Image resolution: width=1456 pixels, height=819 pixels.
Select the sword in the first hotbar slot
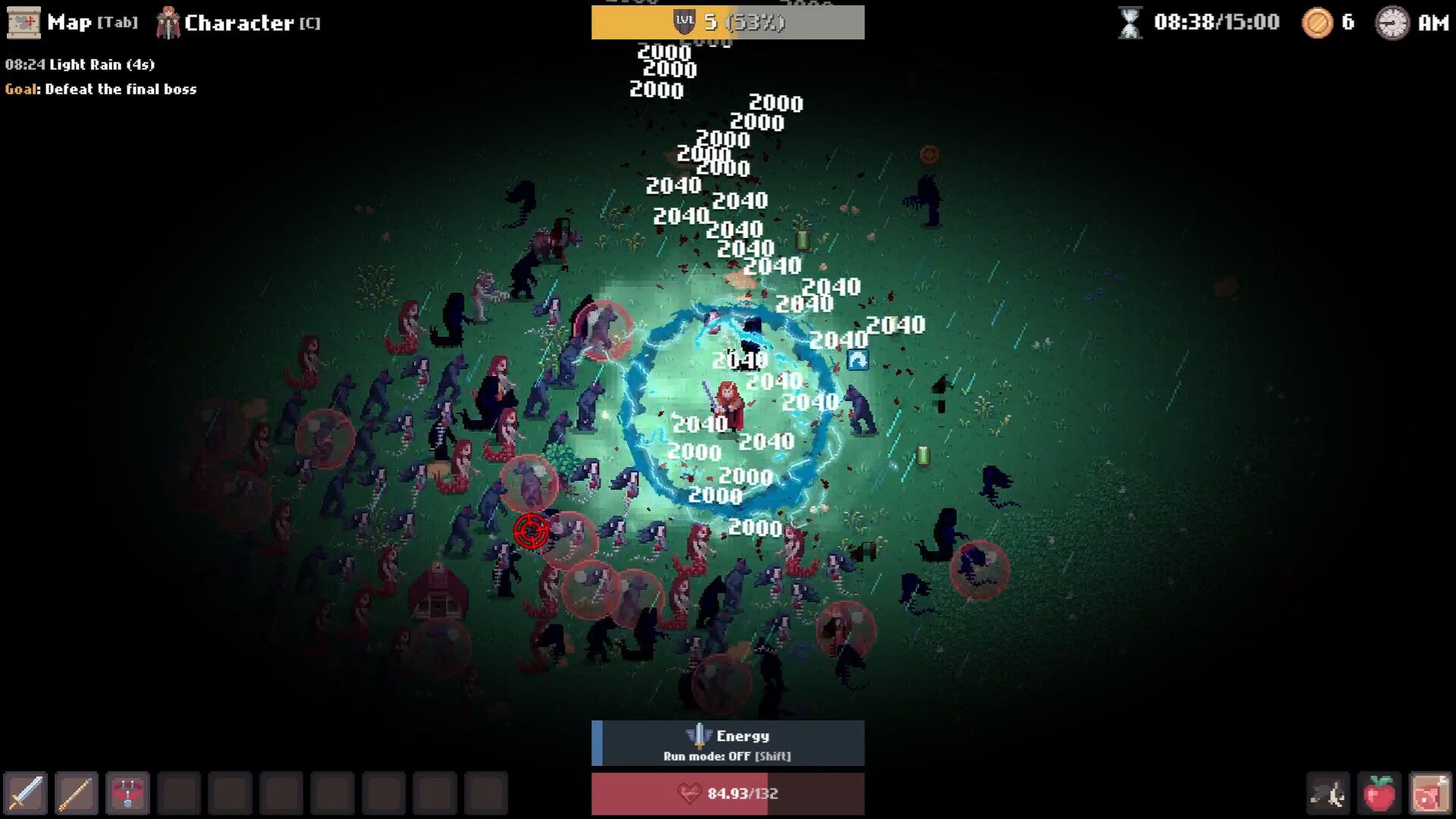(25, 793)
